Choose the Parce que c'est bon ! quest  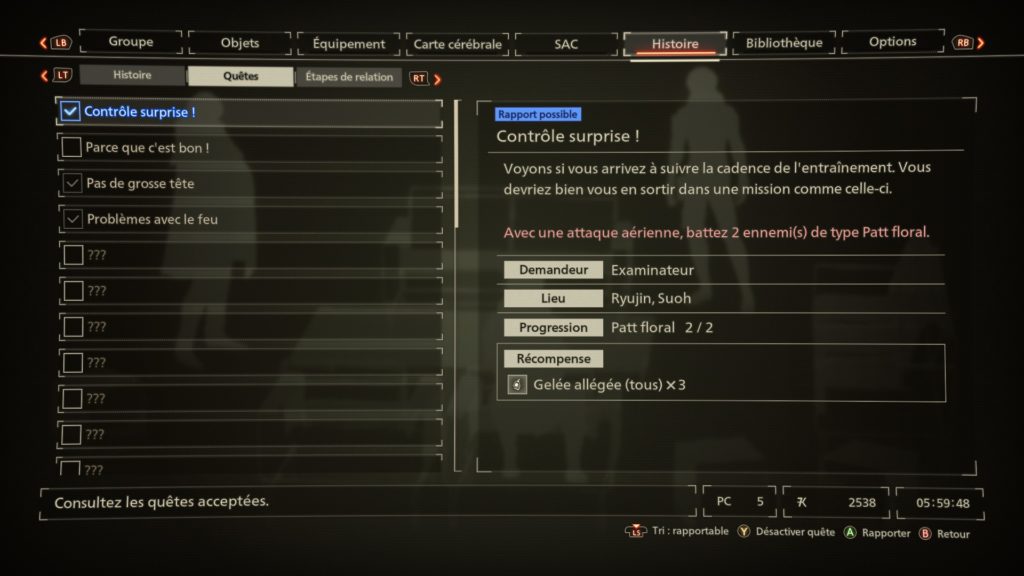click(250, 148)
